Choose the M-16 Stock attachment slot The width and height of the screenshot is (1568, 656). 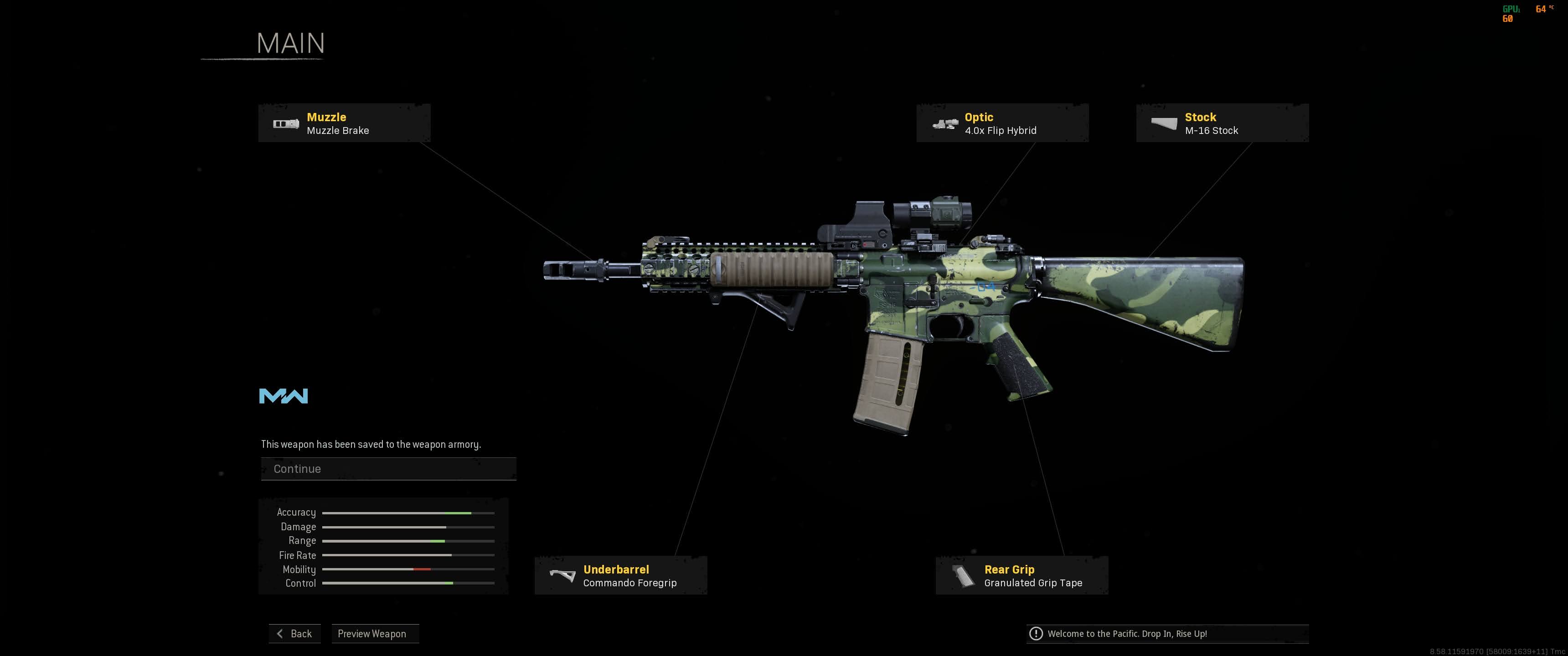click(1222, 123)
